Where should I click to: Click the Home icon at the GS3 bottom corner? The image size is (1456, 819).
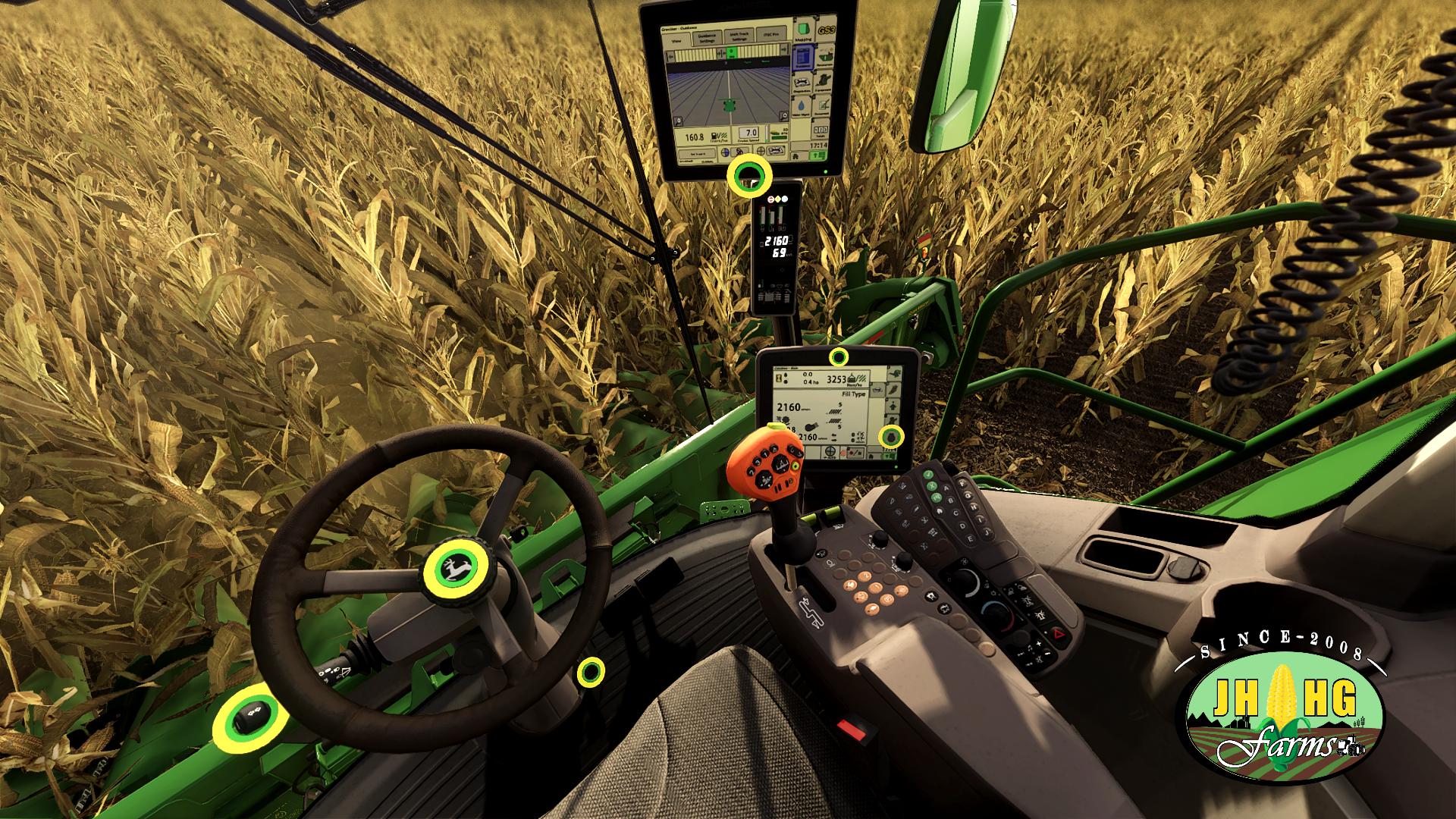[x=795, y=156]
